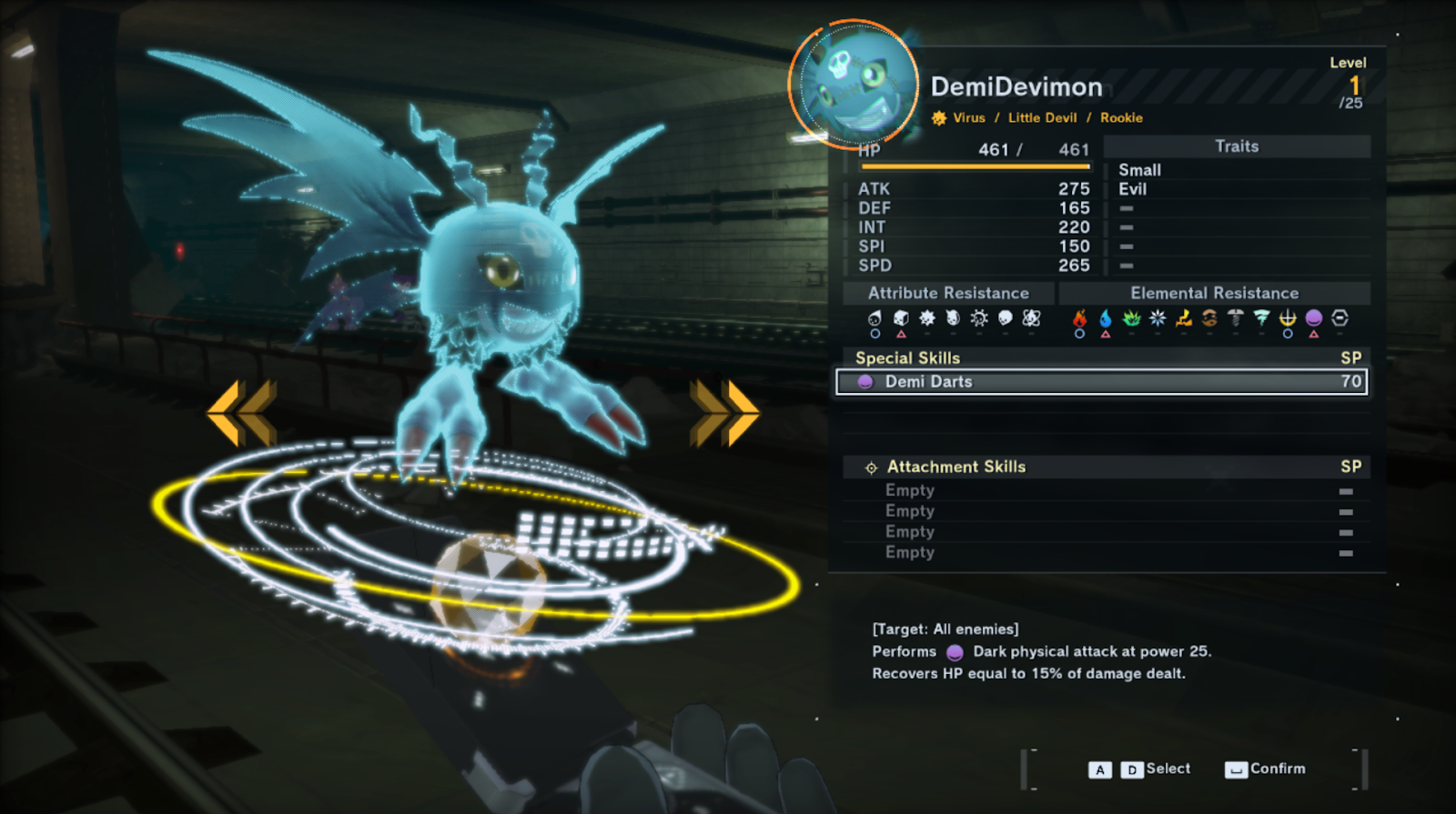The width and height of the screenshot is (1456, 814).
Task: Show the previous Digimon with left arrow
Action: click(242, 413)
